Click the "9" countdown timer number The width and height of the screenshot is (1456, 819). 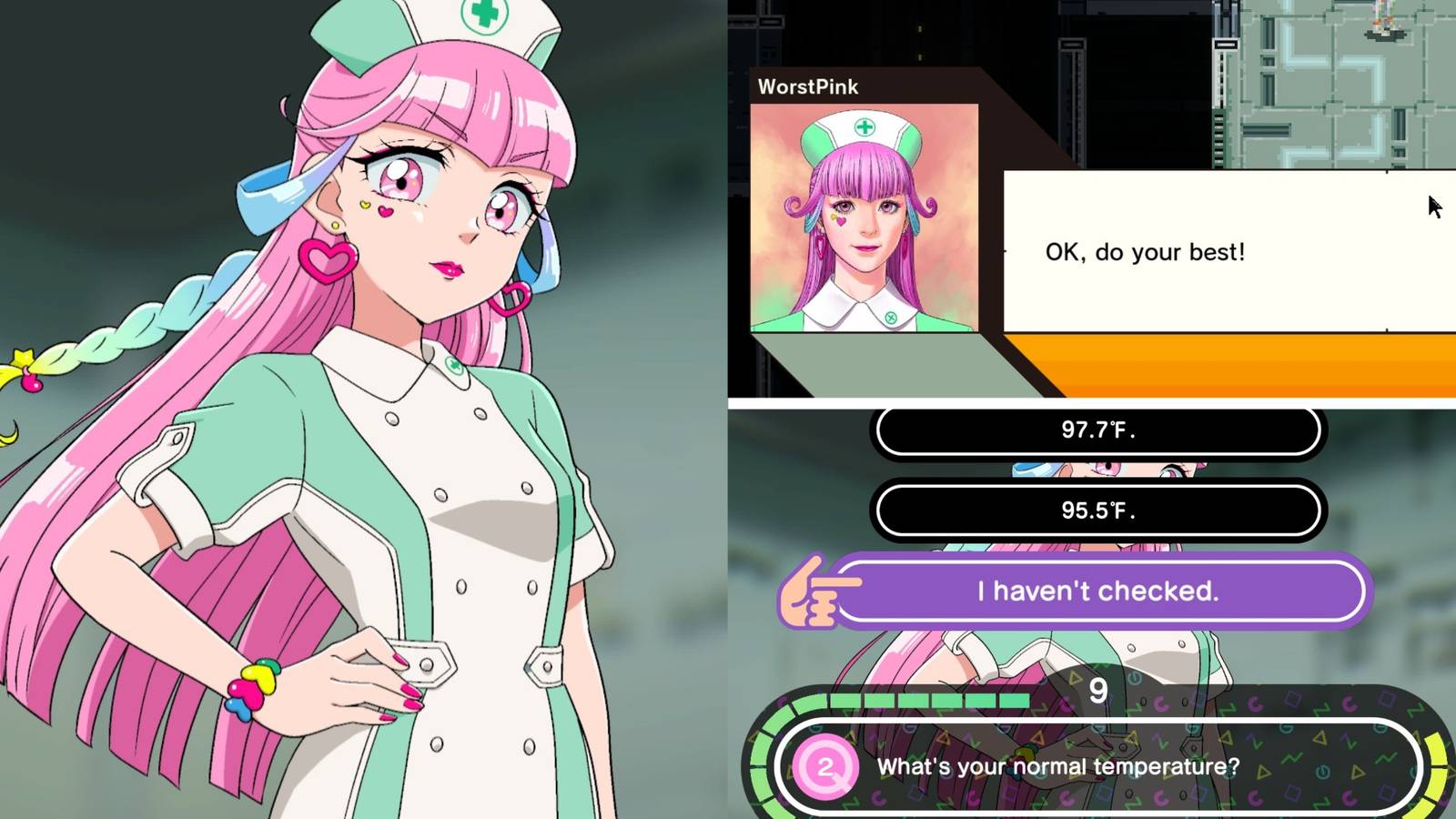point(1097,692)
